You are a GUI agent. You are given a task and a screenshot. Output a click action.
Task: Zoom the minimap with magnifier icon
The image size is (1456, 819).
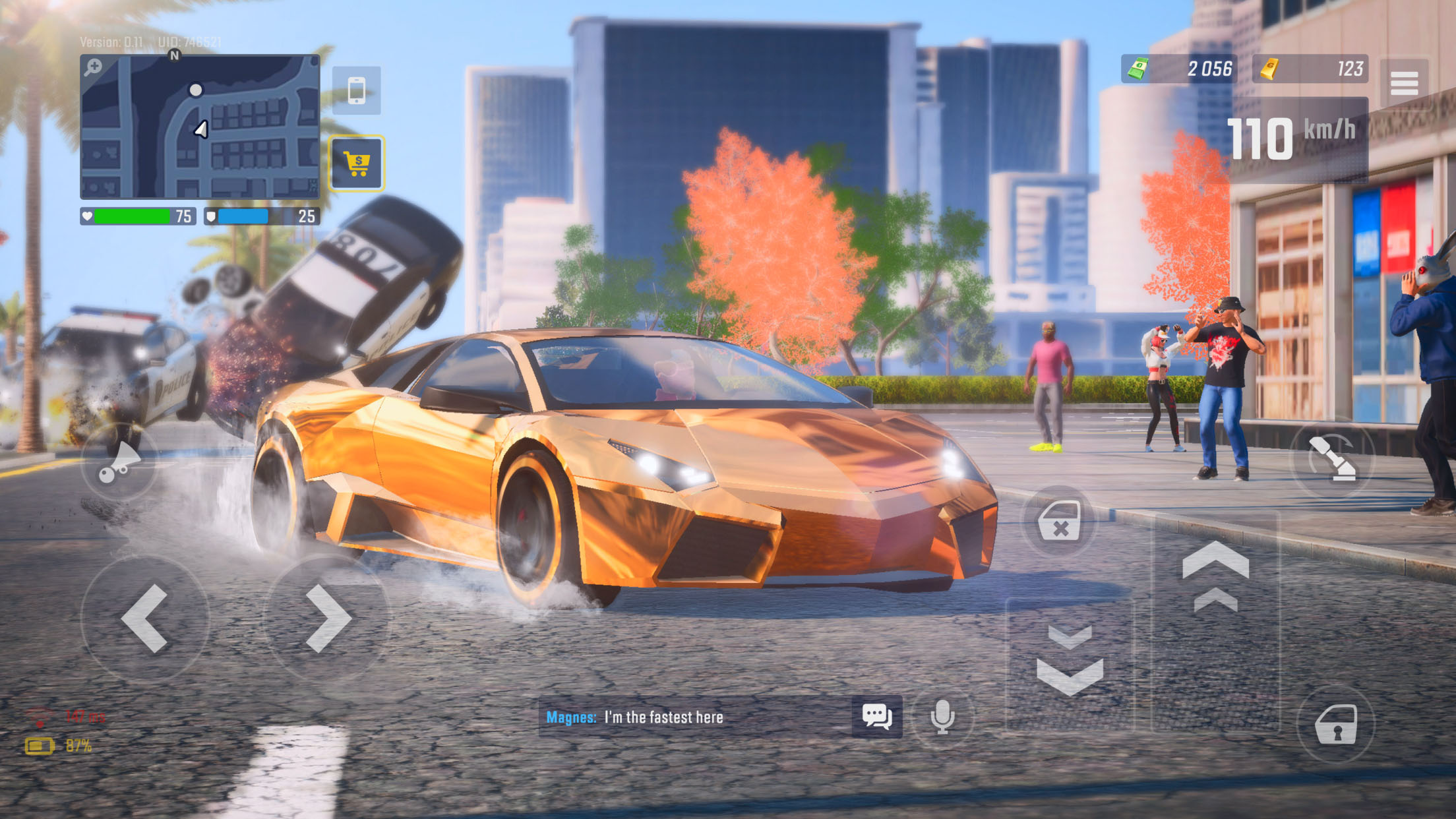tap(94, 67)
